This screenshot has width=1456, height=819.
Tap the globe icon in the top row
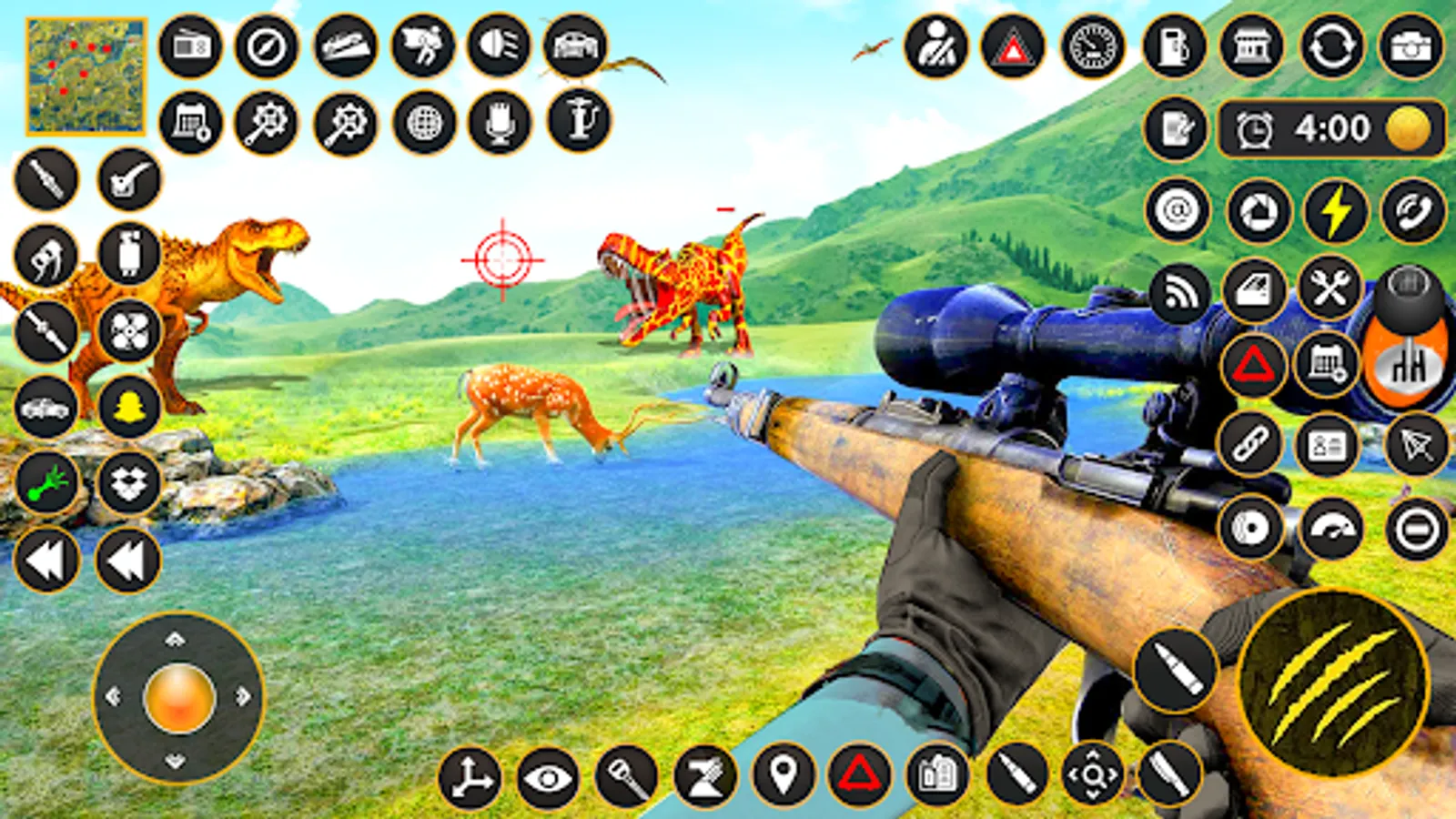click(x=423, y=120)
